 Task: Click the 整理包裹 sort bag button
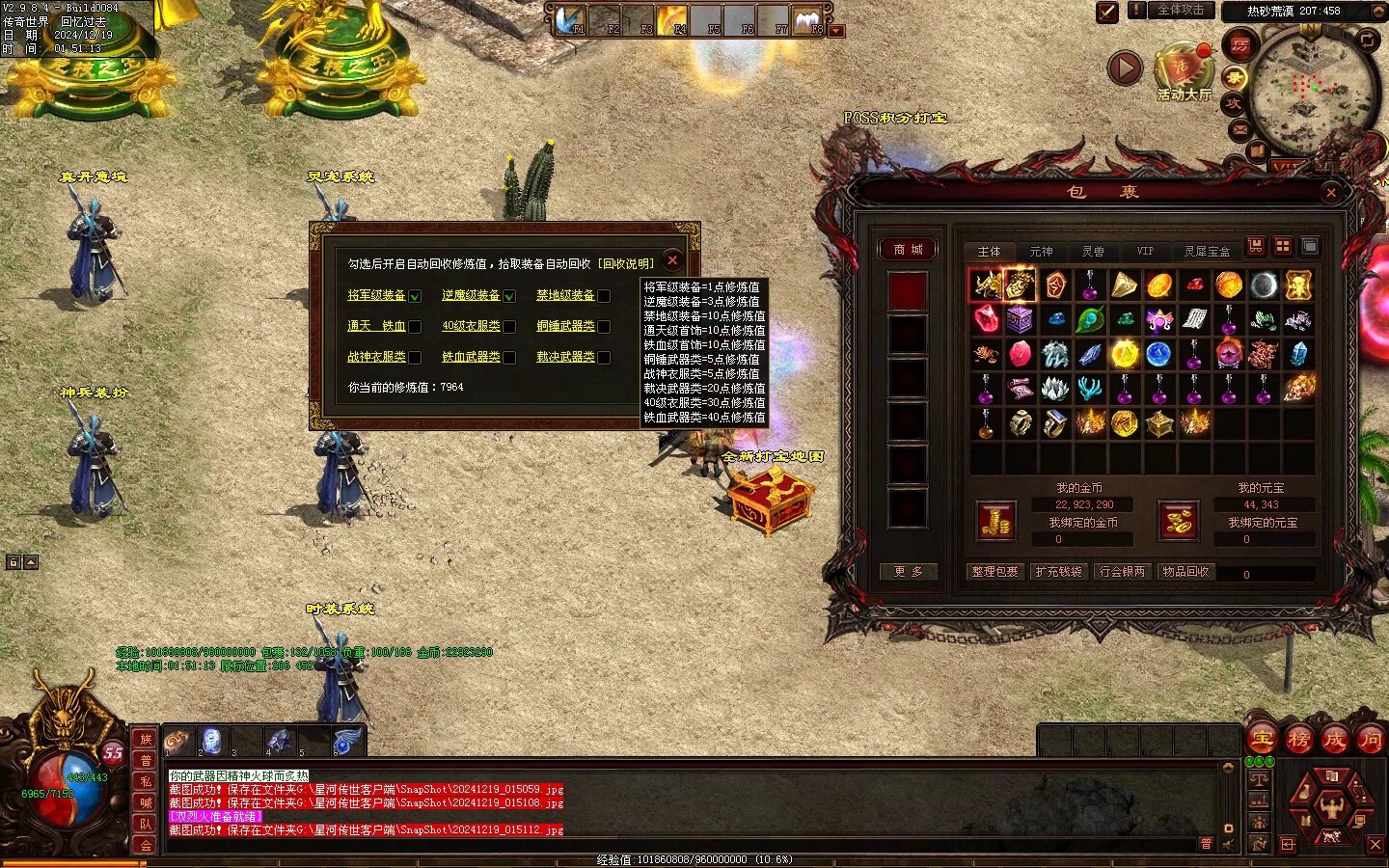(994, 572)
